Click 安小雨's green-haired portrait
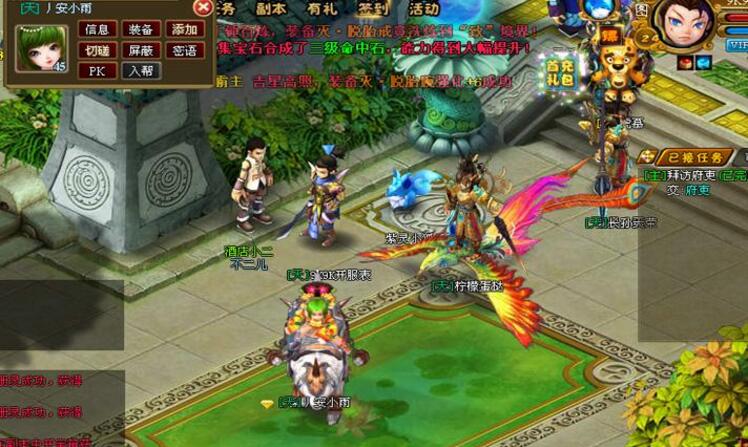 point(41,48)
